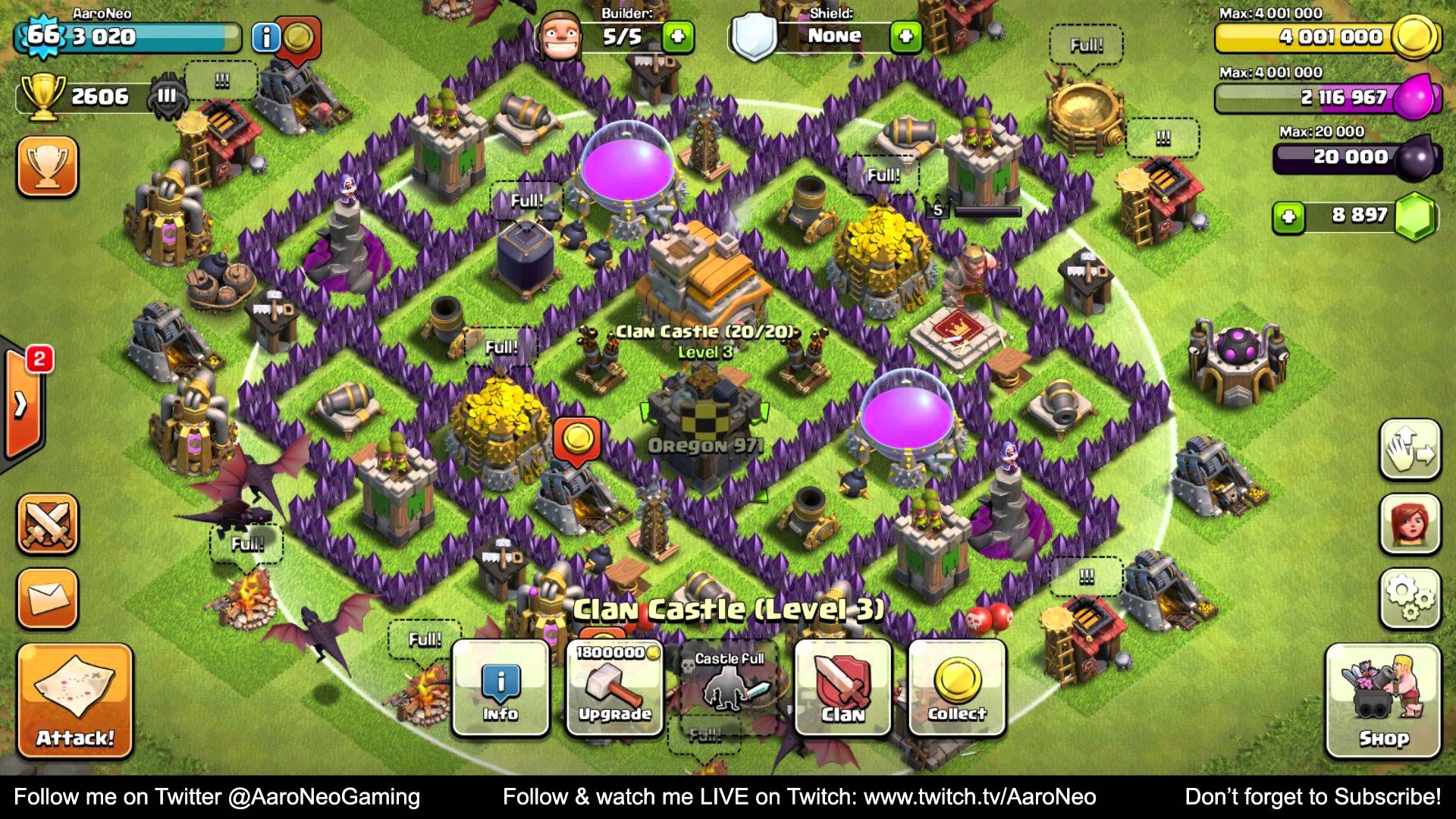Collect gold with the Collect button
The image size is (1456, 819).
click(x=957, y=687)
